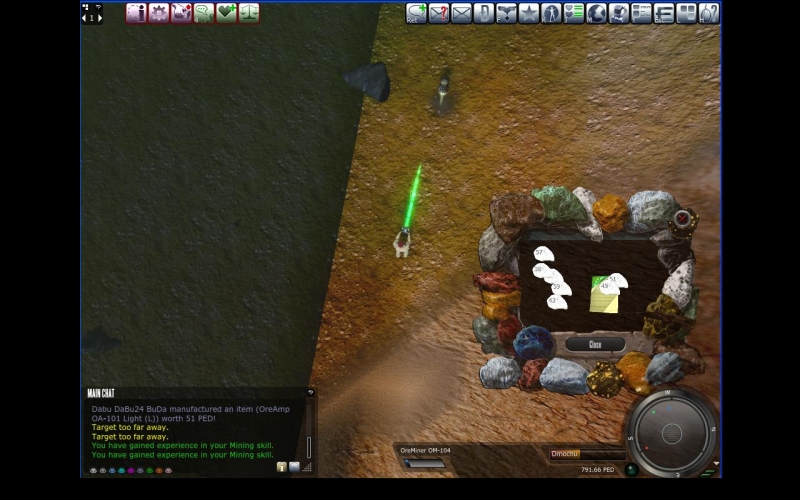Open the speech bubble chat icon

(x=204, y=13)
